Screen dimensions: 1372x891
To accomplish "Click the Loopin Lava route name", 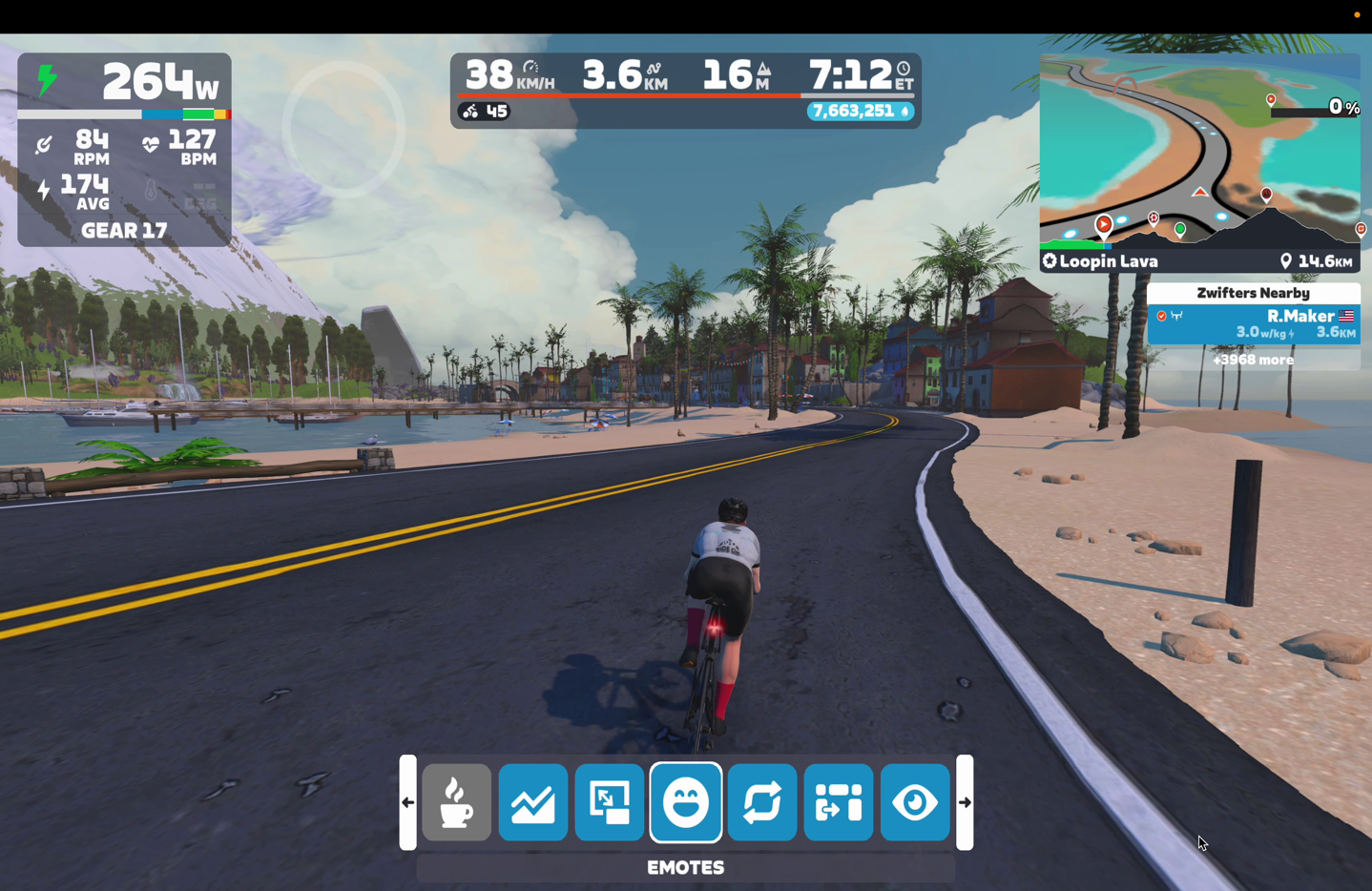I will (1108, 261).
